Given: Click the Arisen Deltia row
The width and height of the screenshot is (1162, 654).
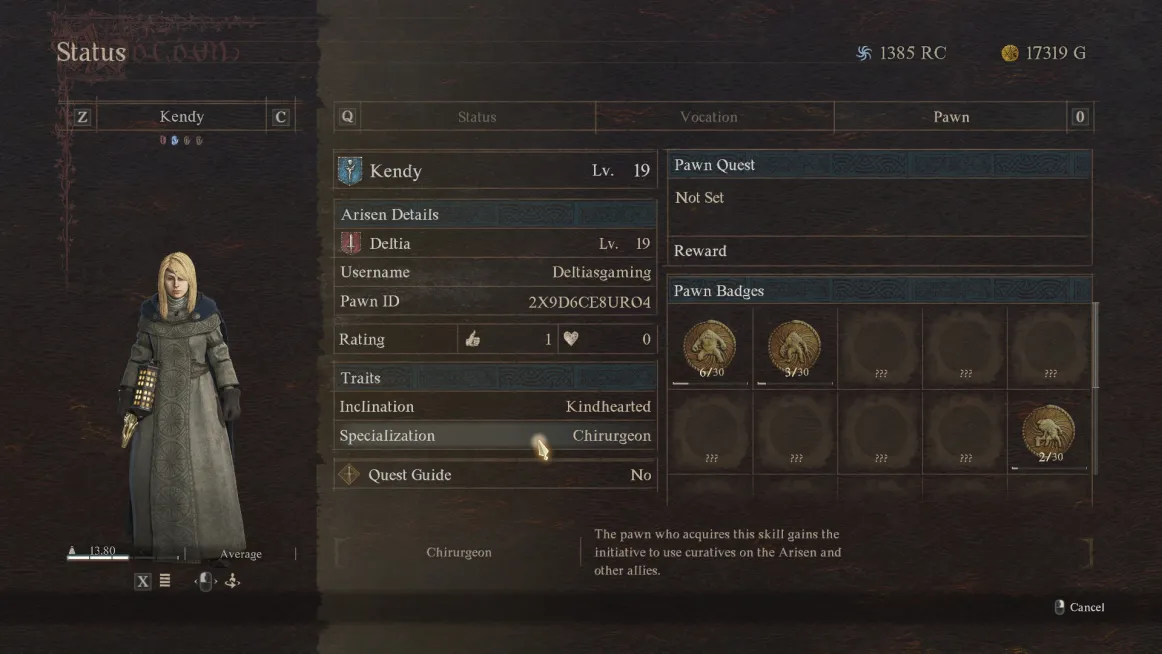Looking at the screenshot, I should (x=495, y=243).
